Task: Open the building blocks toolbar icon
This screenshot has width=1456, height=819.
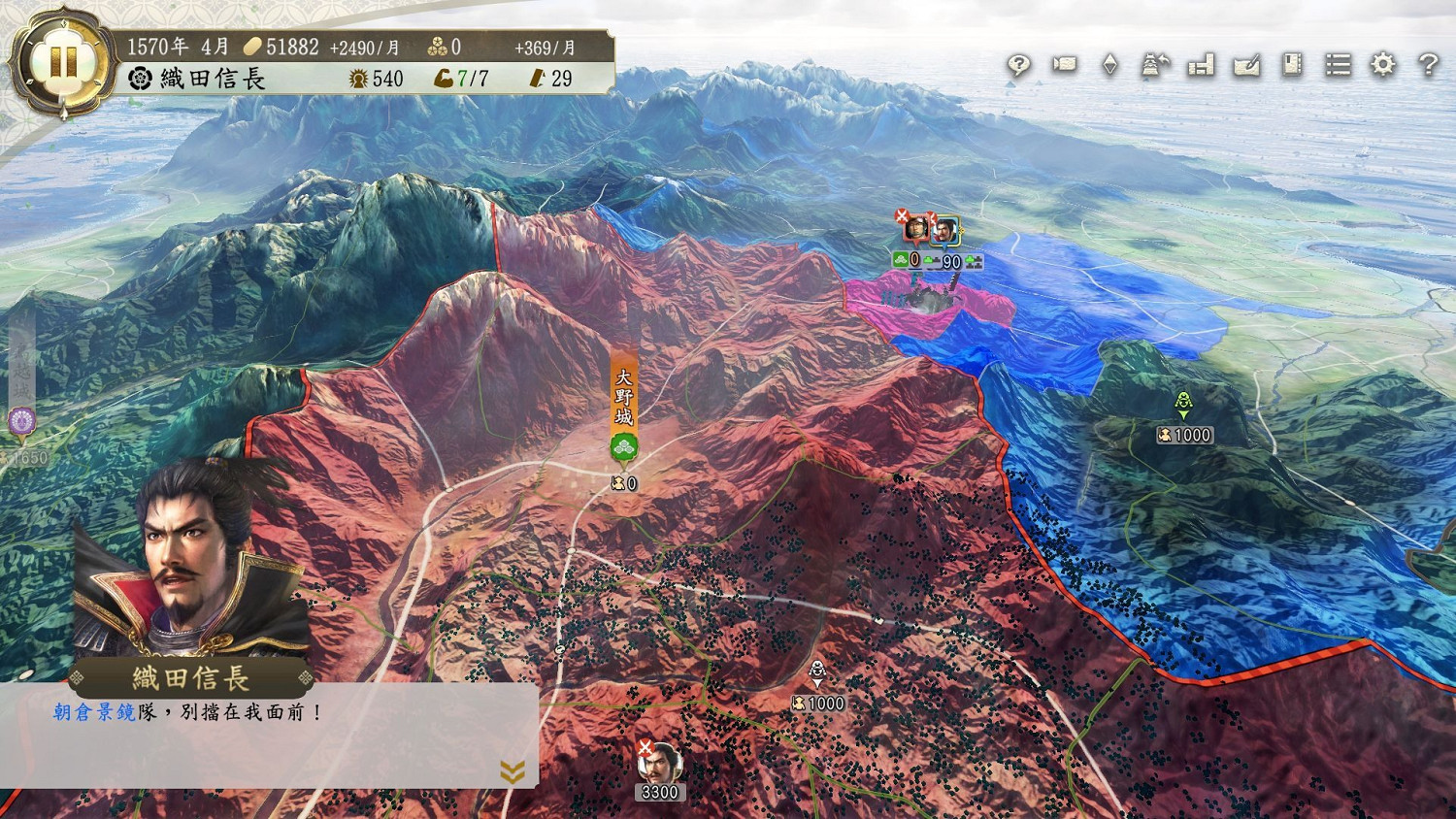Action: pyautogui.click(x=1201, y=65)
